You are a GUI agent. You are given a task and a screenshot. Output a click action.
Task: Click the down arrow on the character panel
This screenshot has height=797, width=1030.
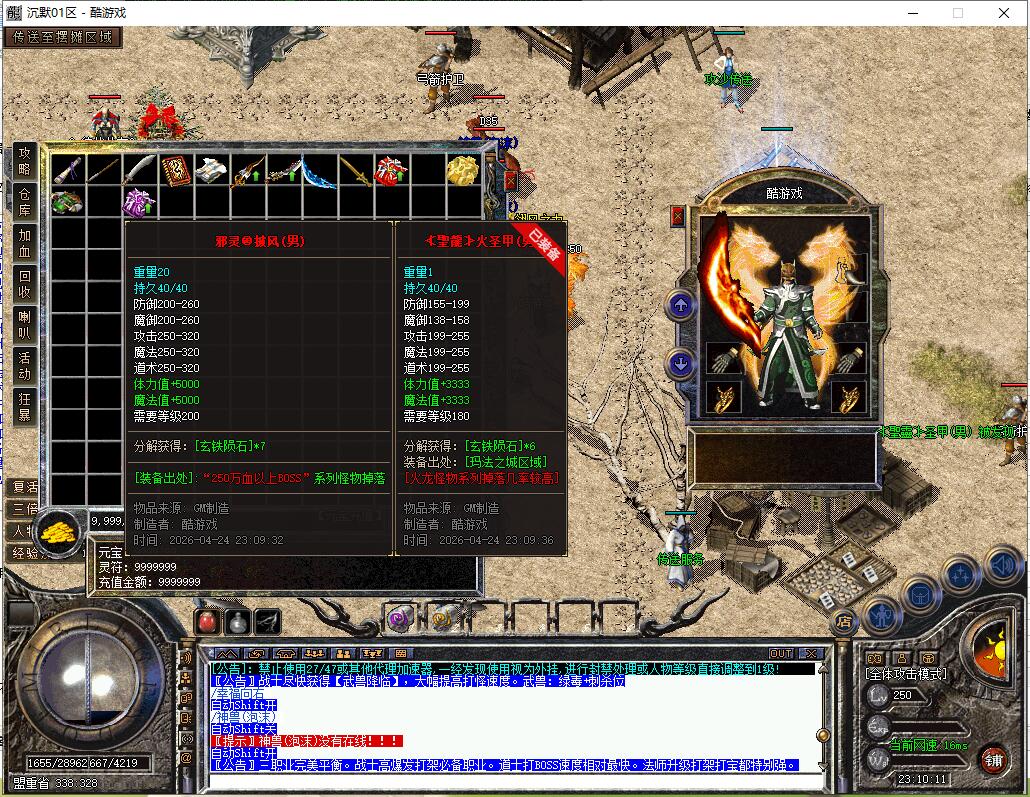(x=681, y=364)
